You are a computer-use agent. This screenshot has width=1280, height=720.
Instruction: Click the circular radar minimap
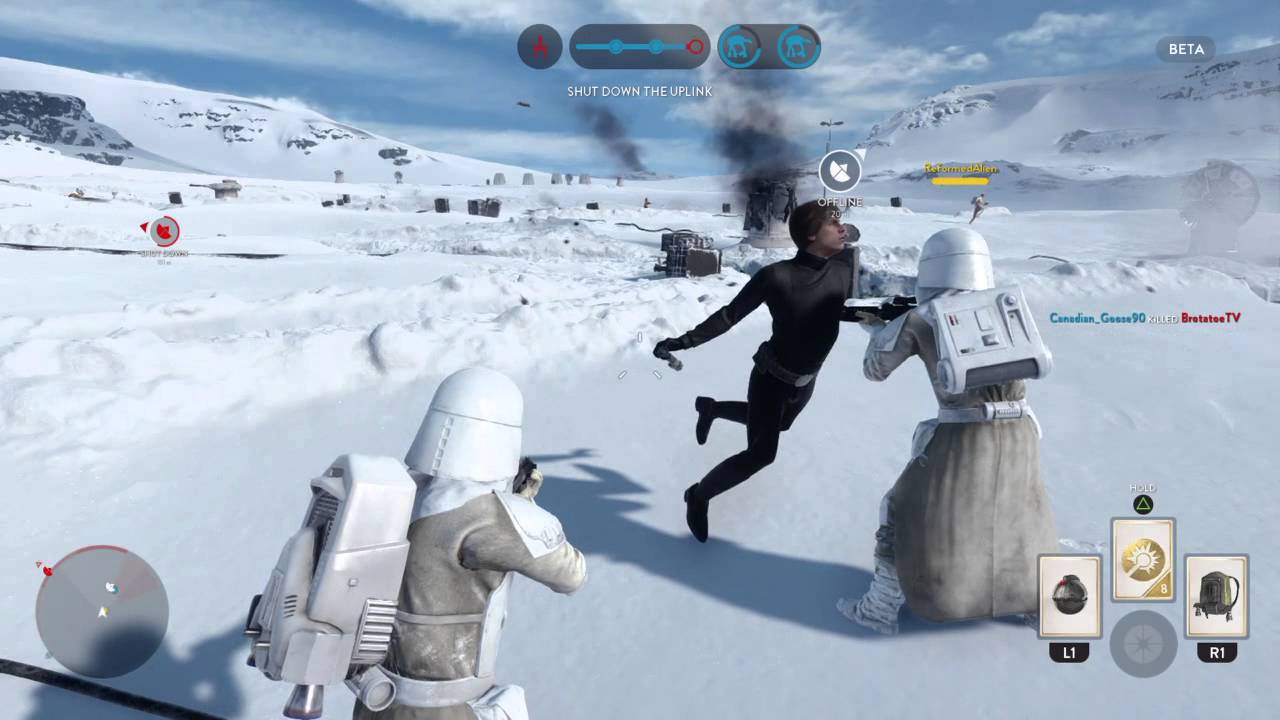coord(101,611)
